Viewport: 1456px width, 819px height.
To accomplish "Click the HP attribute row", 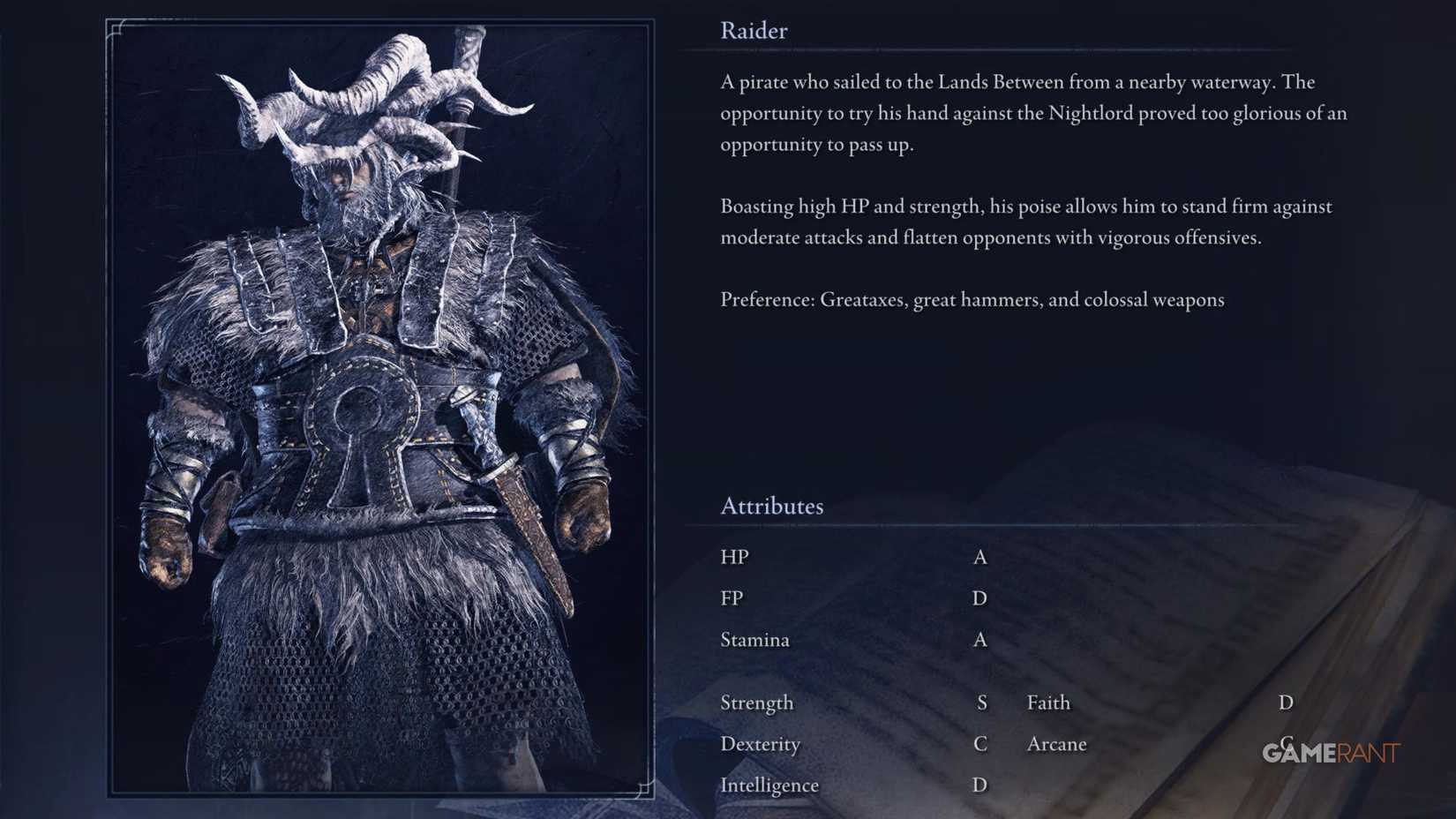I will pyautogui.click(x=735, y=557).
